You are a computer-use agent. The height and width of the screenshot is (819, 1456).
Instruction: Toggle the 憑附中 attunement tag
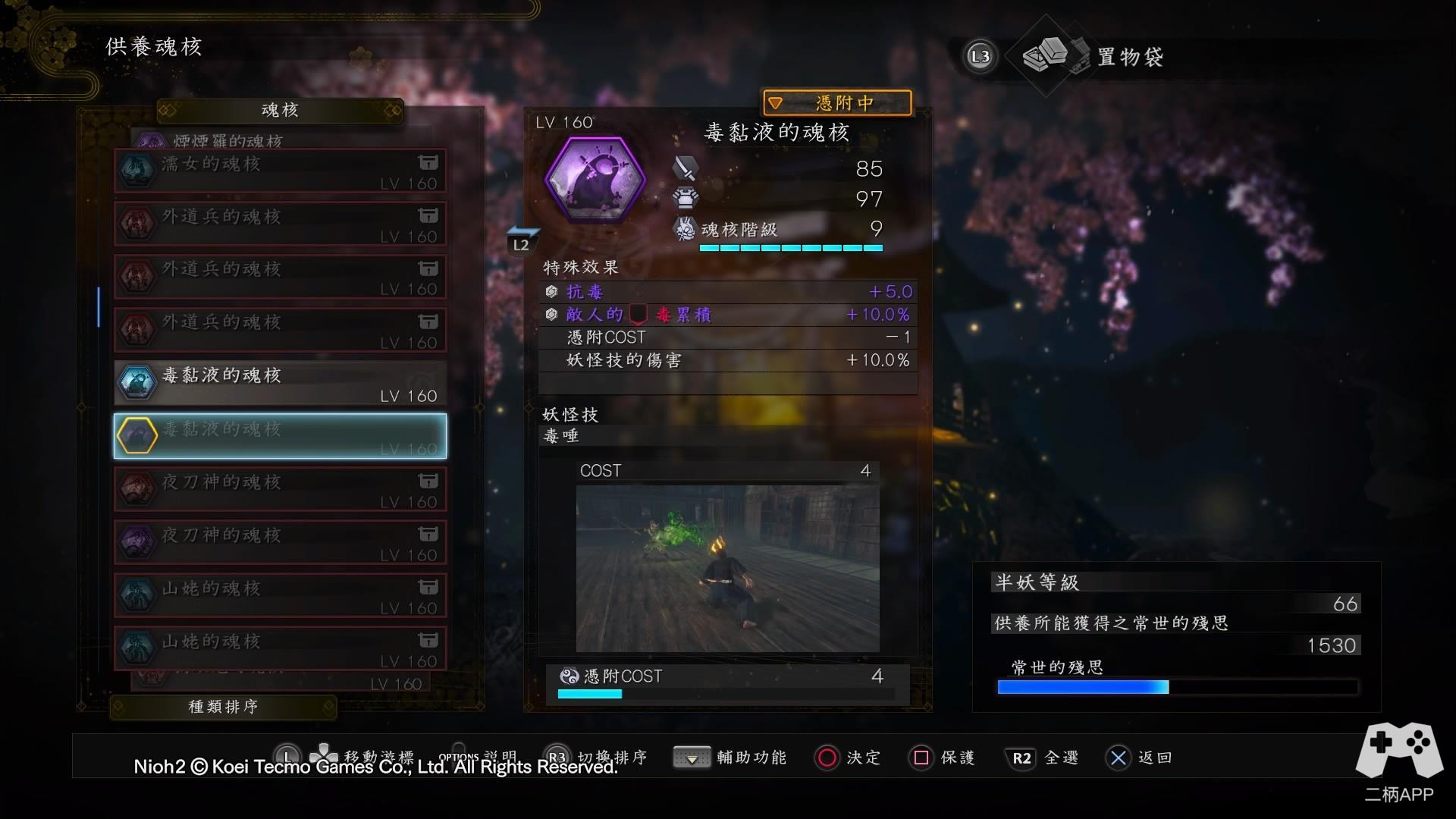(x=836, y=102)
